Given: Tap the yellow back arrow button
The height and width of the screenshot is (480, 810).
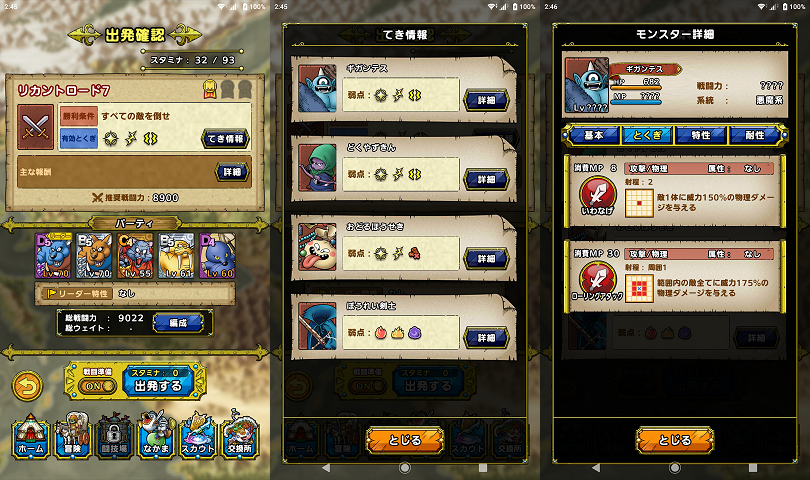Looking at the screenshot, I should click(x=31, y=383).
